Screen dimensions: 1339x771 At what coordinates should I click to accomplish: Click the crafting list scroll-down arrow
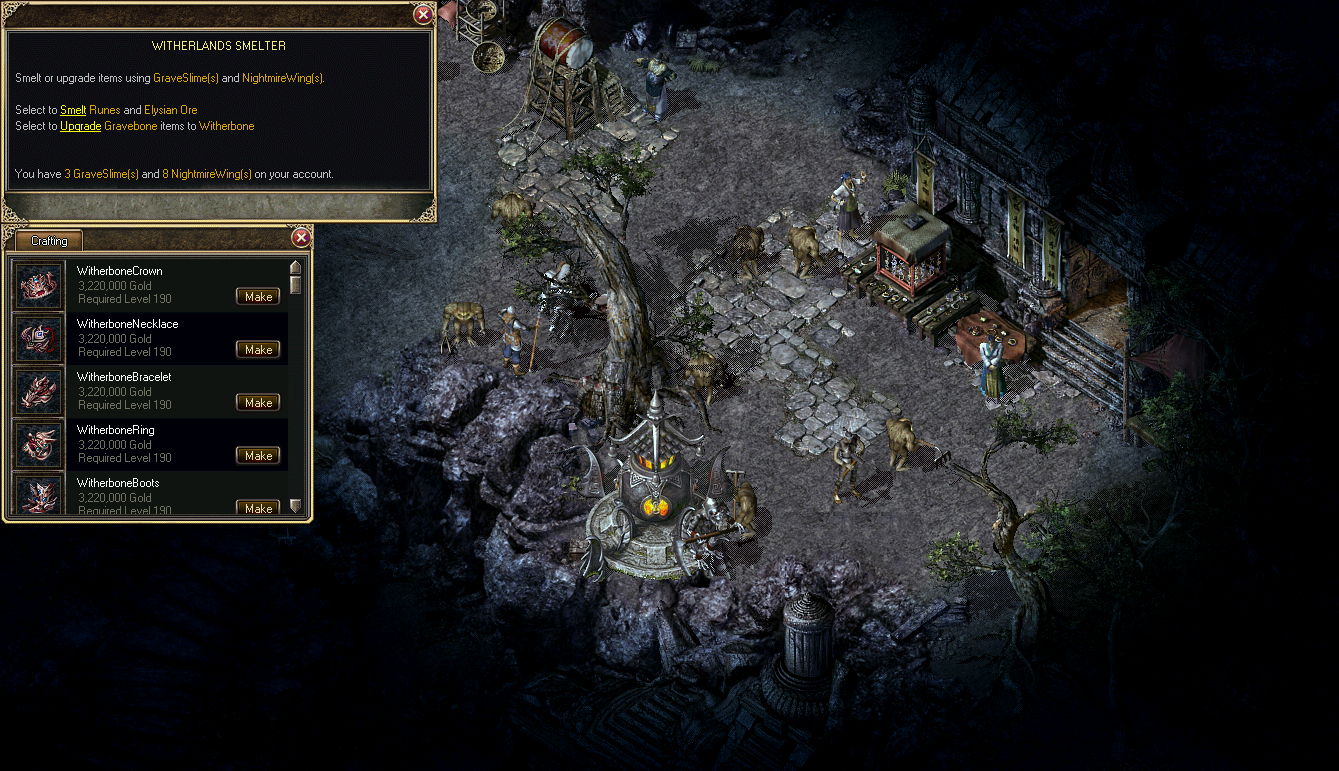(x=295, y=506)
